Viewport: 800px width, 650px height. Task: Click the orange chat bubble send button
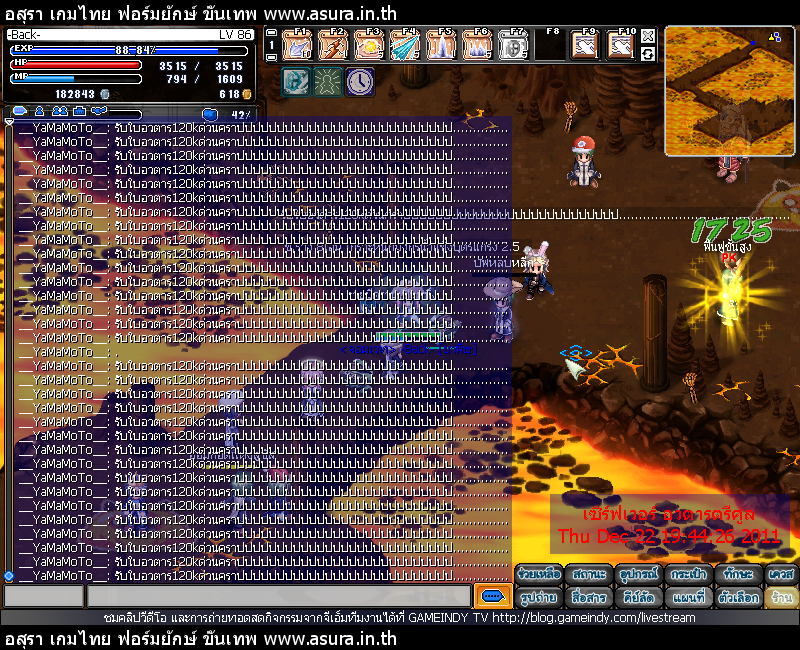point(492,596)
